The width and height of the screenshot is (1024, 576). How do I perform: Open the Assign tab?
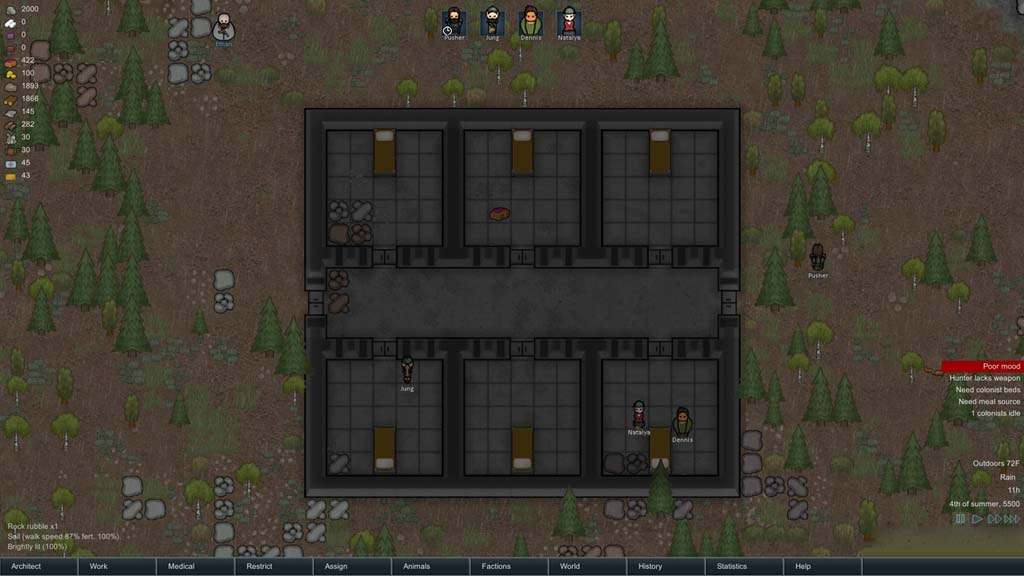(351, 566)
